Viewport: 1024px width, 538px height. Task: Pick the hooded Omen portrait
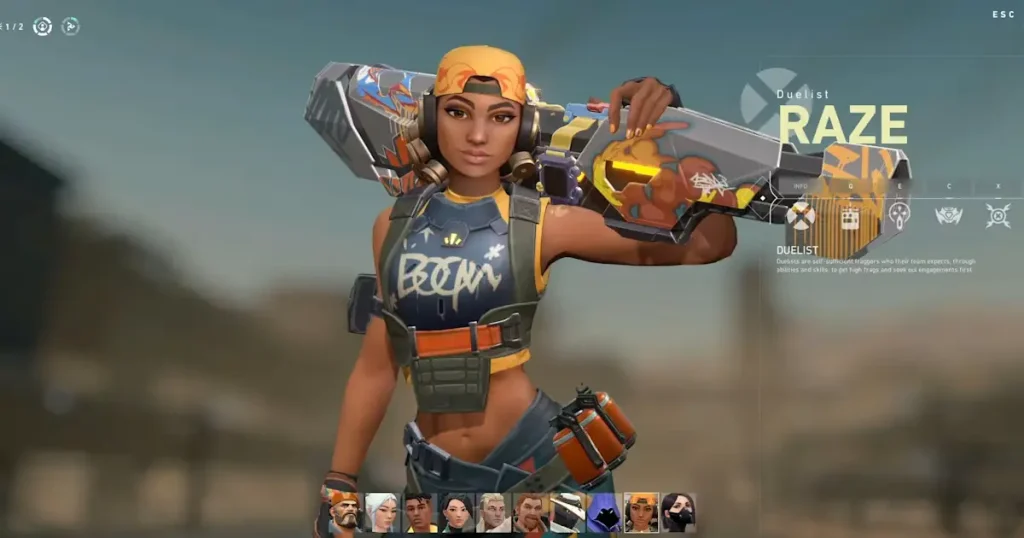point(604,512)
